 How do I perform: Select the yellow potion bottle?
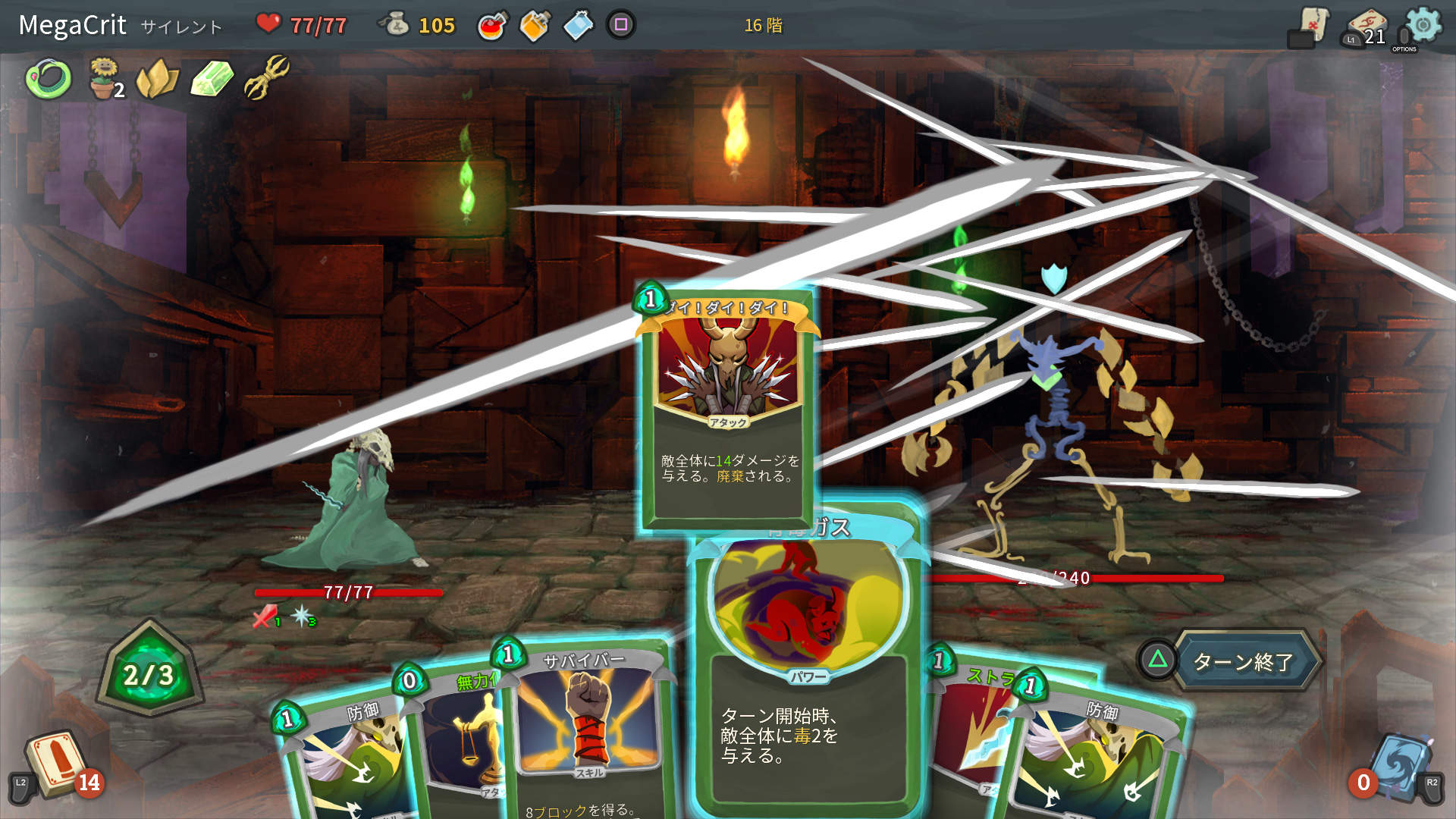[533, 24]
